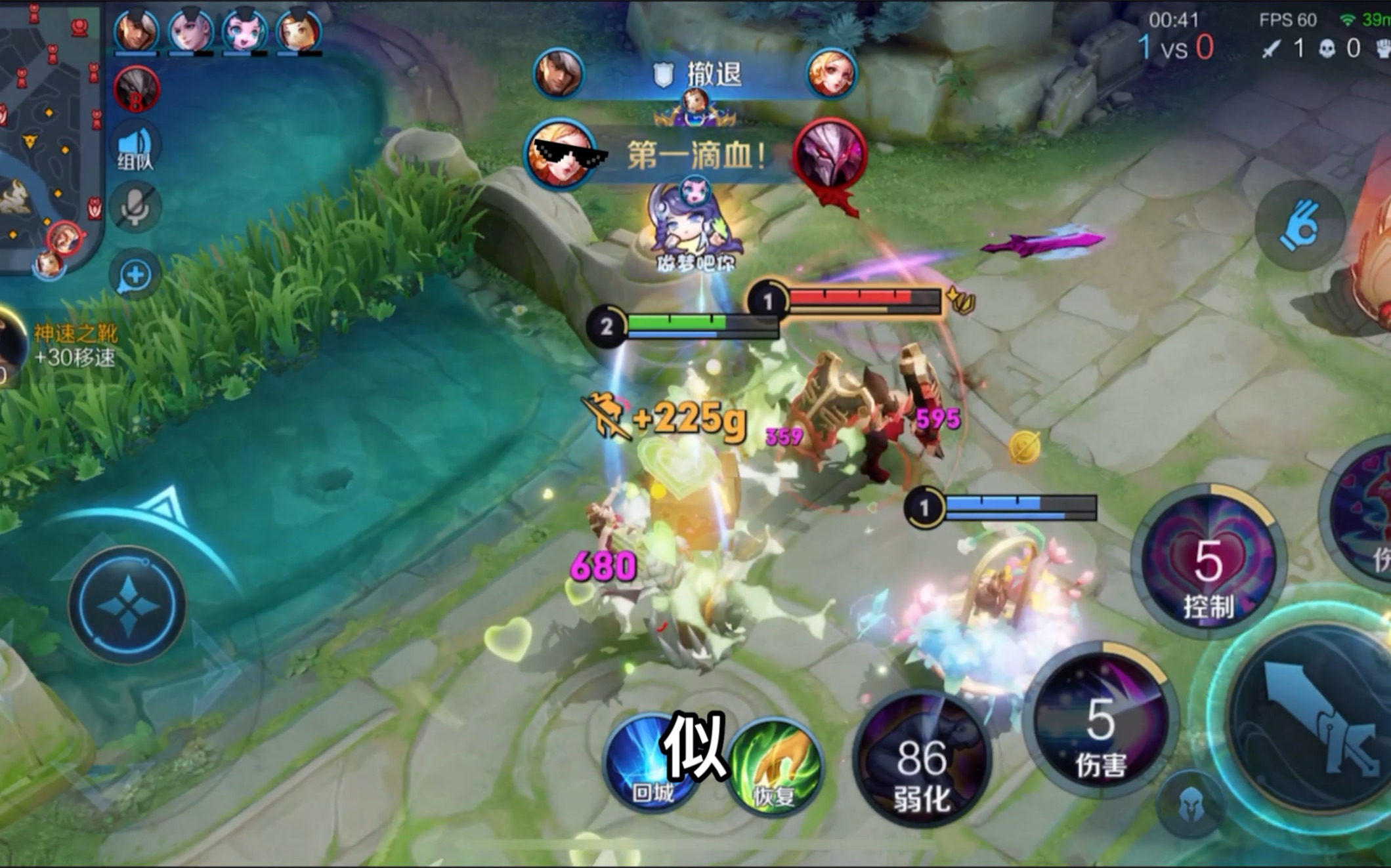The height and width of the screenshot is (868, 1391).
Task: Buy the recommended 神速之靴 boots
Action: [59, 344]
